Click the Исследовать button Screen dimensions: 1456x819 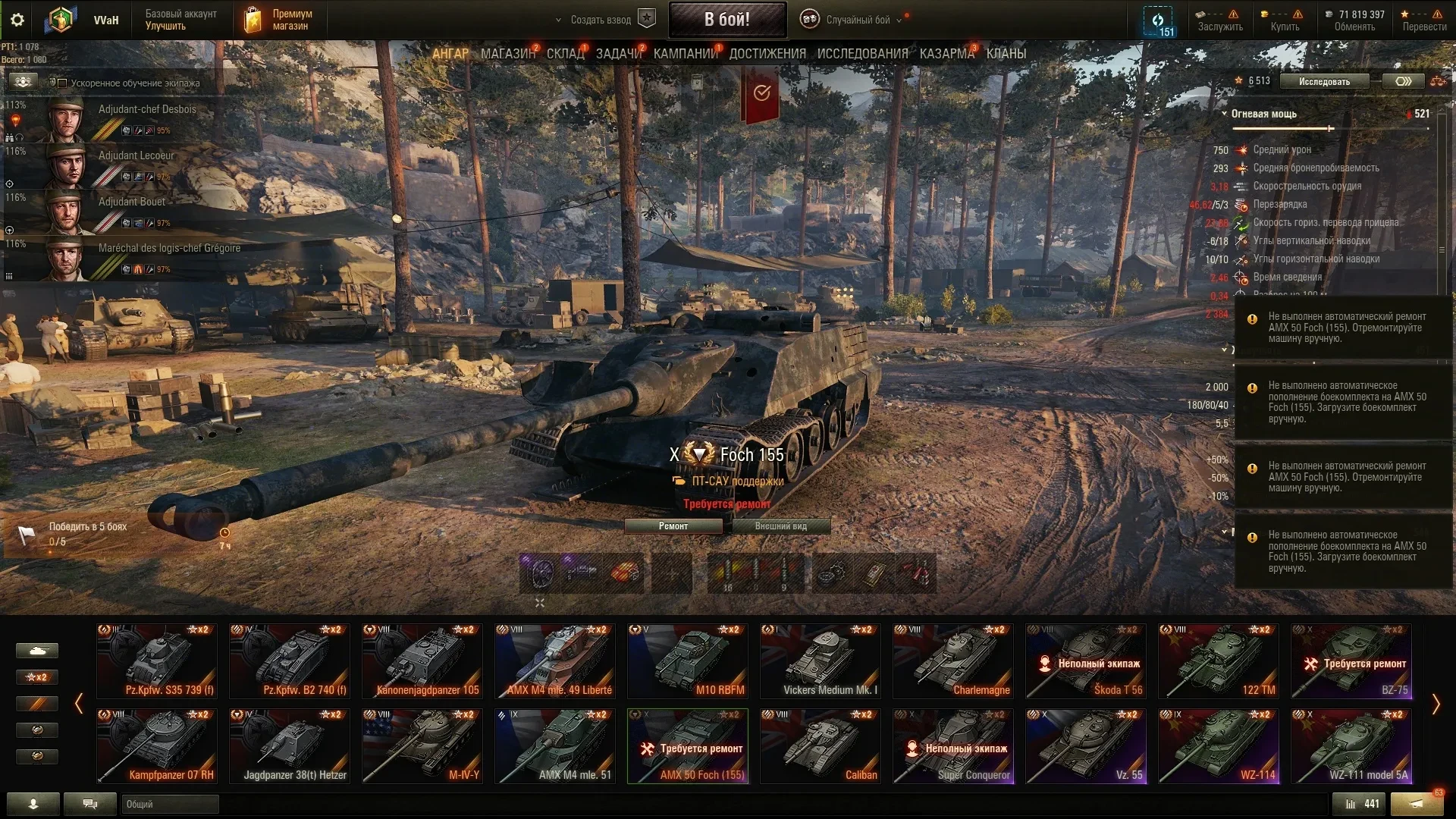point(1324,81)
